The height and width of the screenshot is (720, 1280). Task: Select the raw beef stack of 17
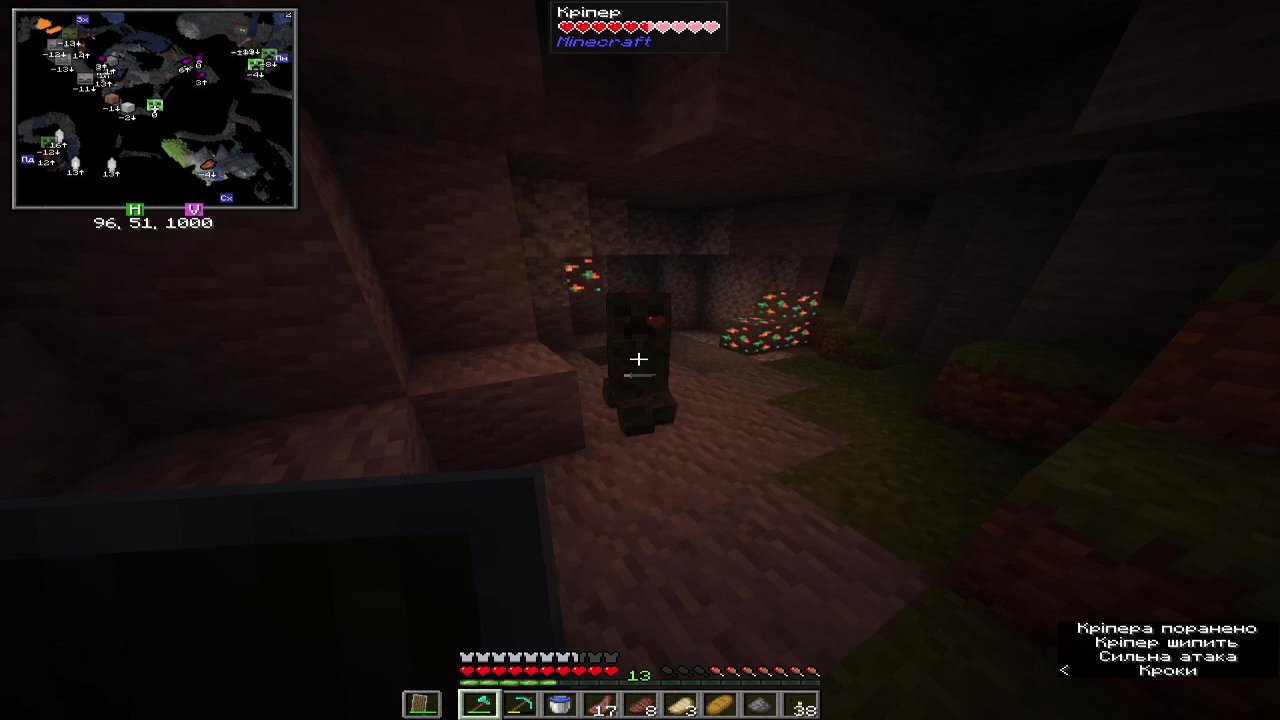(x=600, y=703)
